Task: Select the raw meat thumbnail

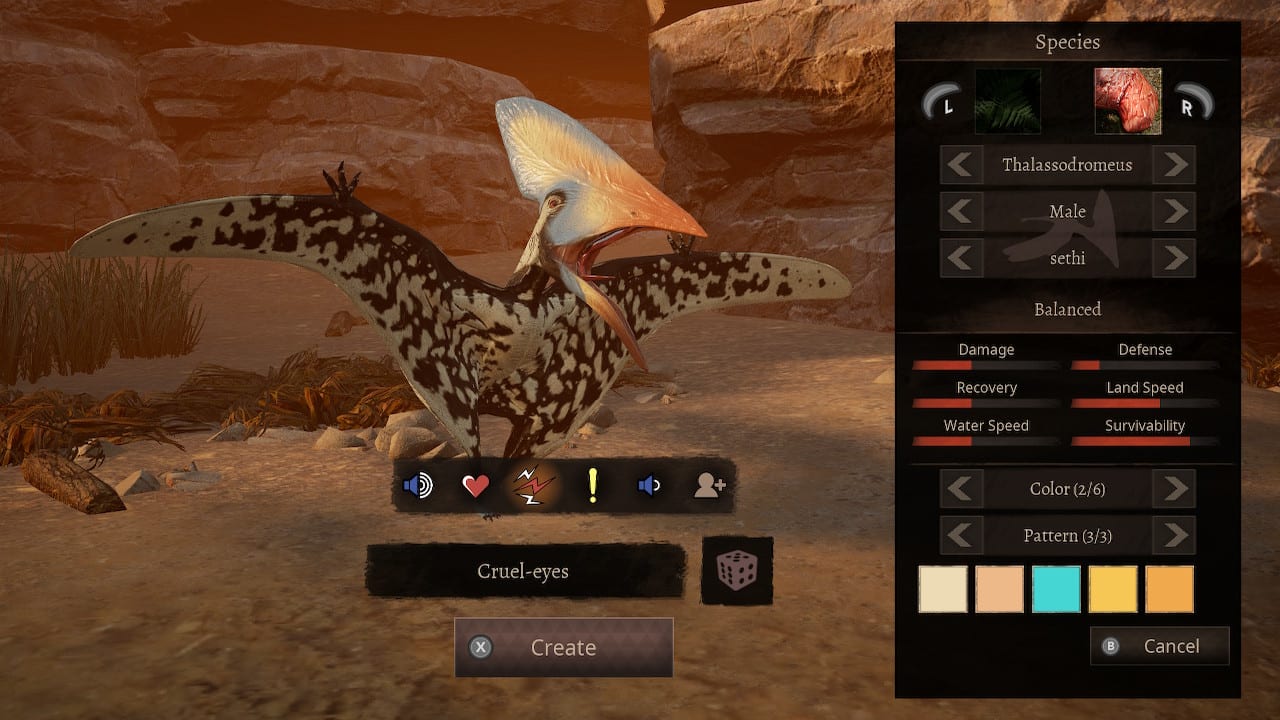Action: pyautogui.click(x=1126, y=101)
